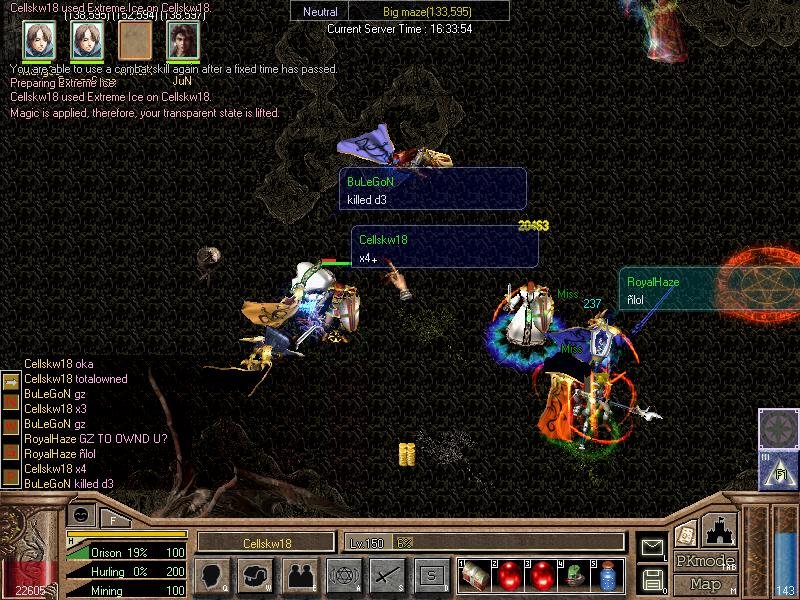Click the hexagram magic button
This screenshot has width=800, height=600.
343,576
